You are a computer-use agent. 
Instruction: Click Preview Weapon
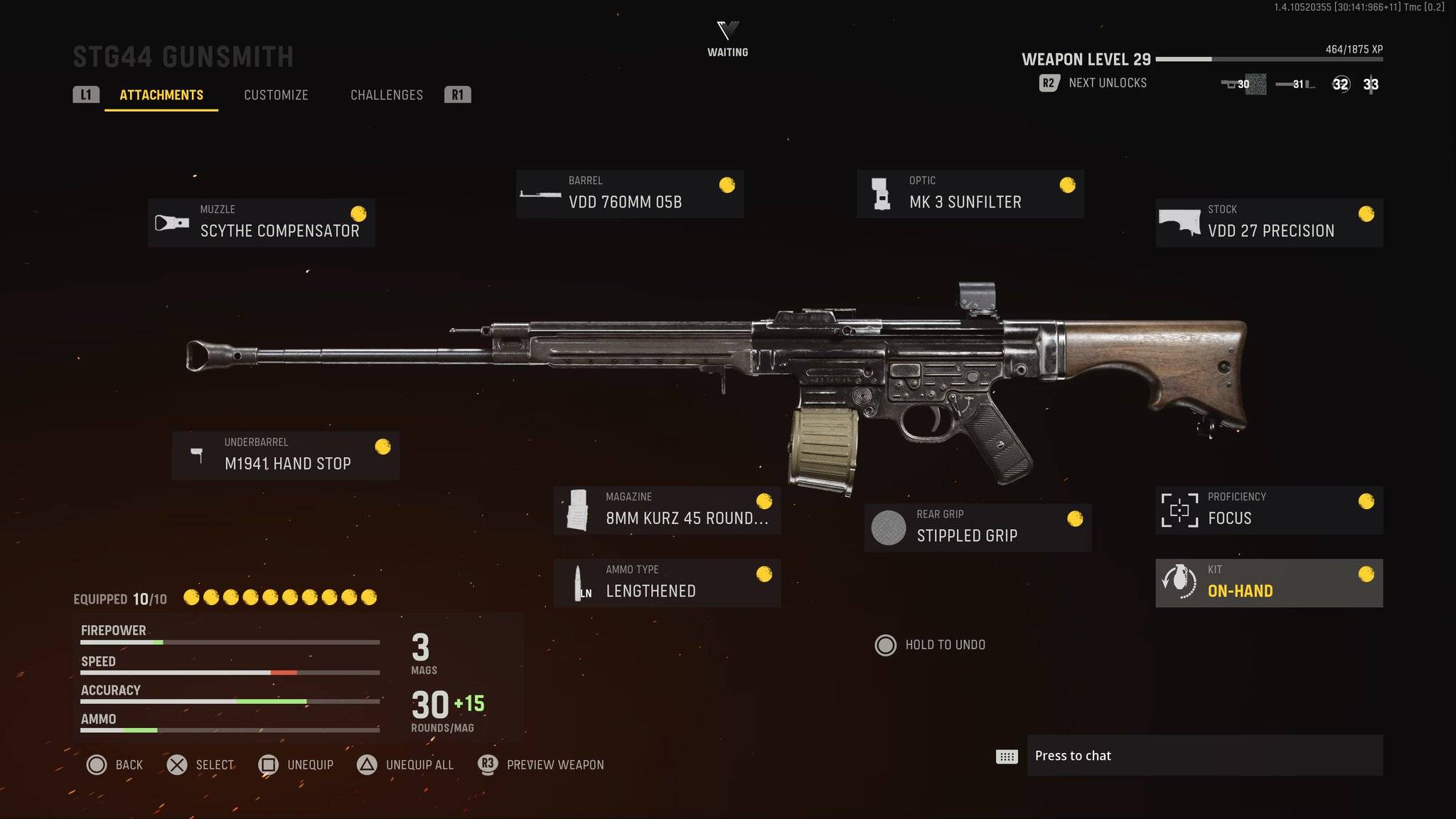point(554,765)
